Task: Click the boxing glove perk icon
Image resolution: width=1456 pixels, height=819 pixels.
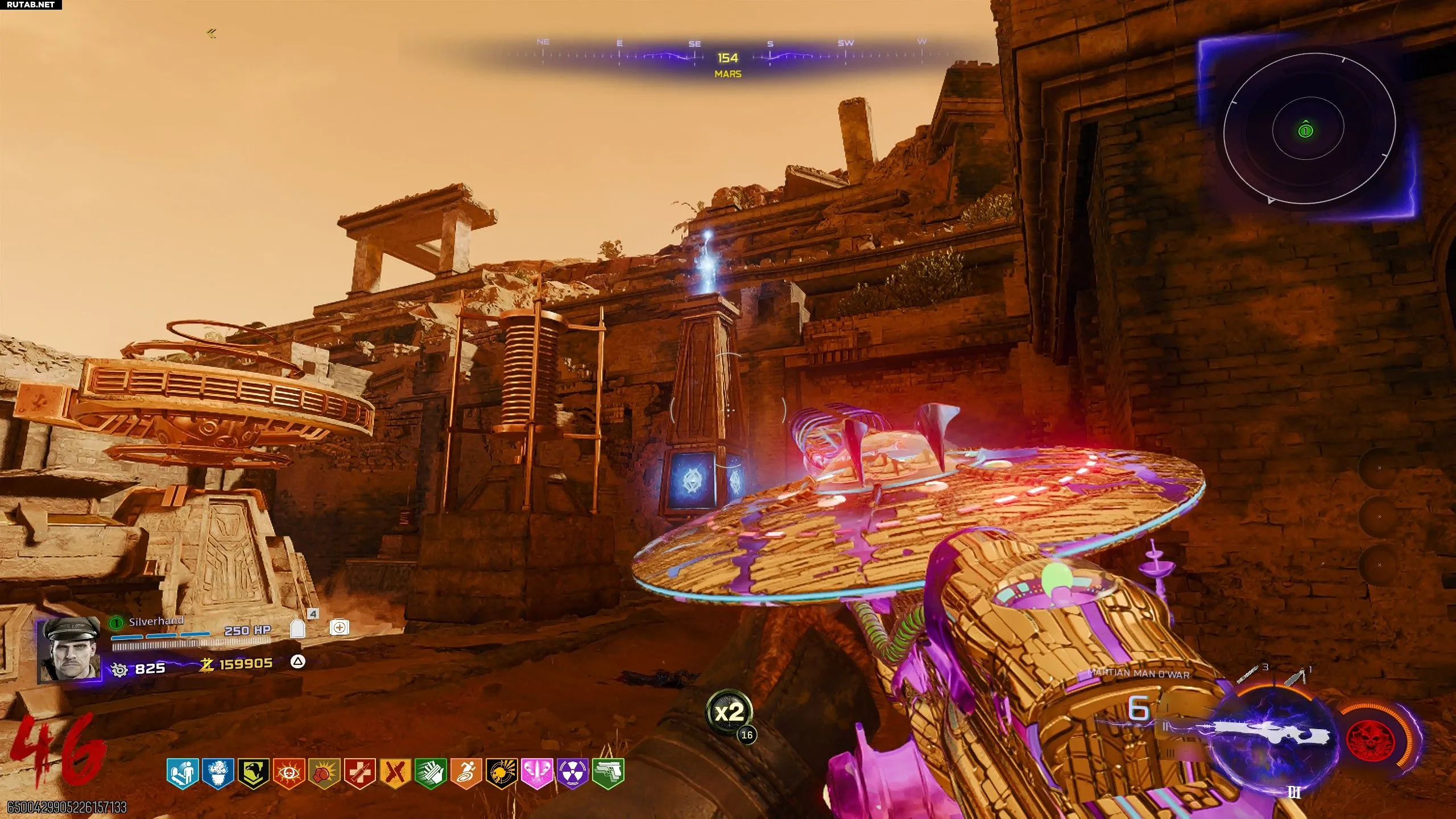Action: click(324, 773)
